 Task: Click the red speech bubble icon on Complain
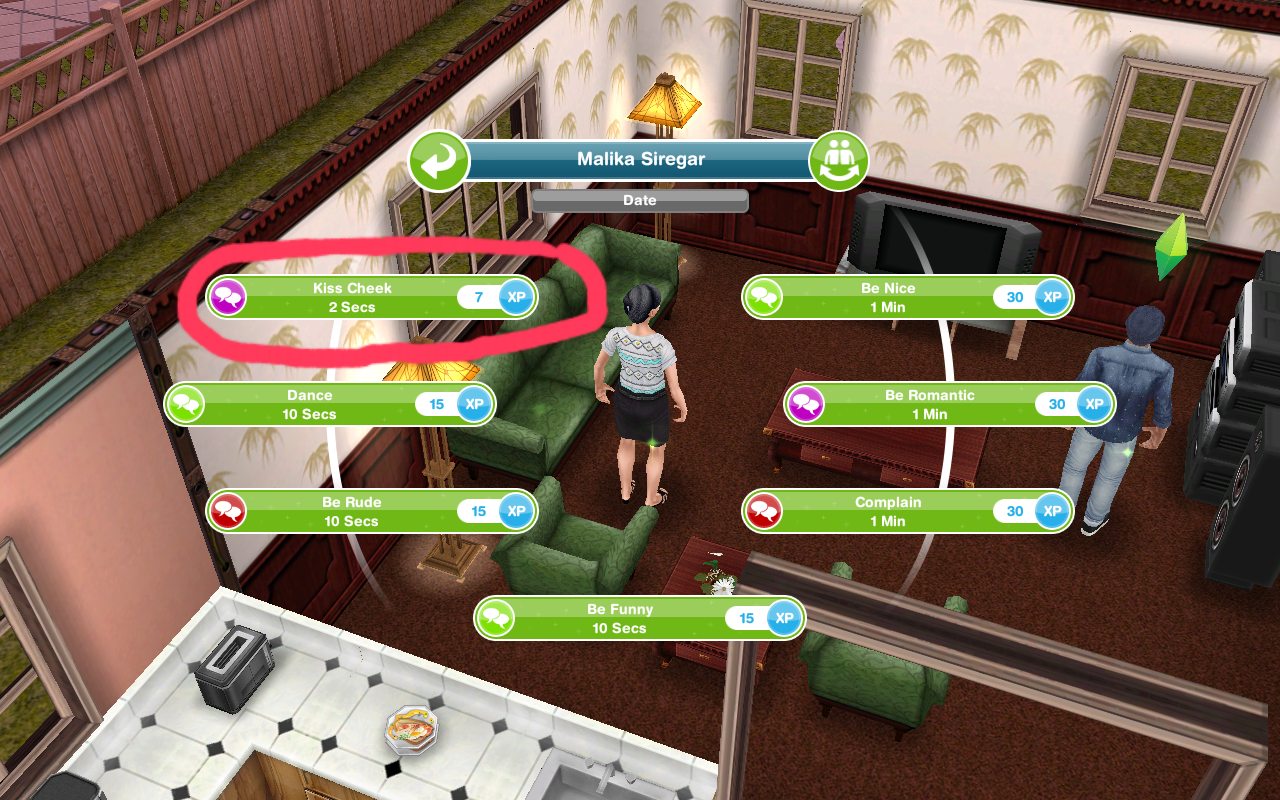point(761,511)
